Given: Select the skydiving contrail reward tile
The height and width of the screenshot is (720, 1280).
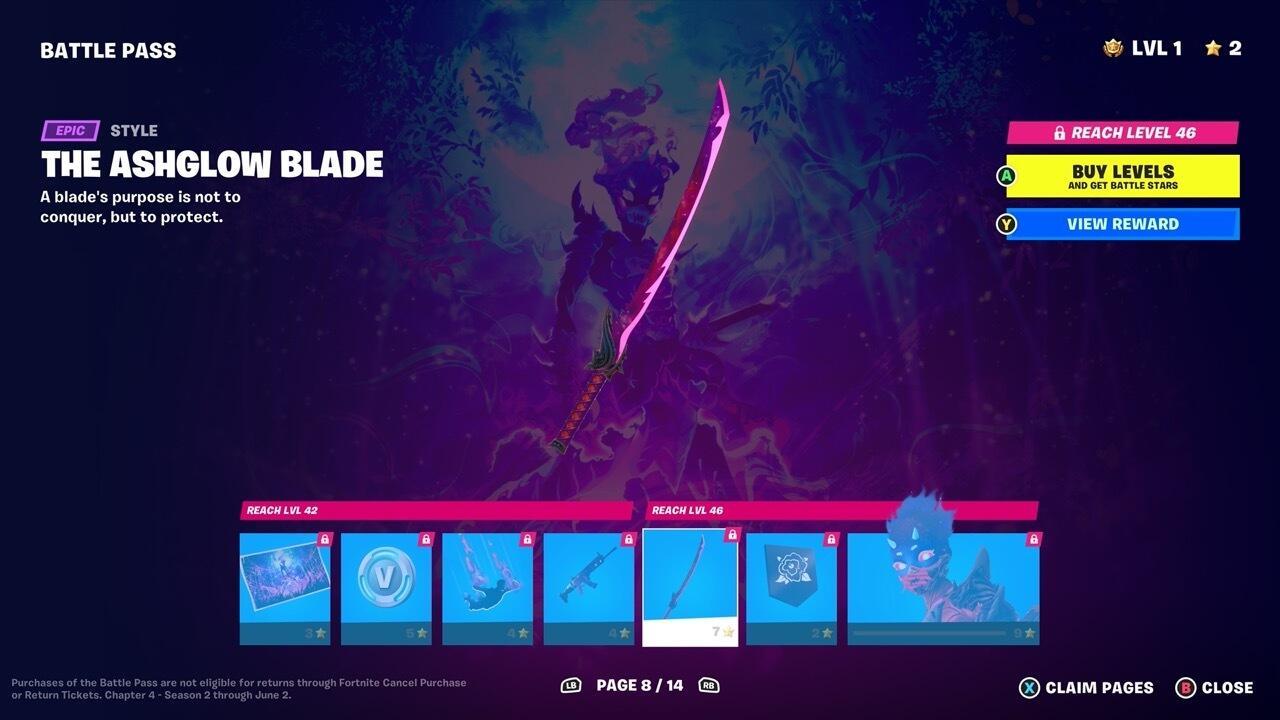Looking at the screenshot, I should tap(488, 585).
